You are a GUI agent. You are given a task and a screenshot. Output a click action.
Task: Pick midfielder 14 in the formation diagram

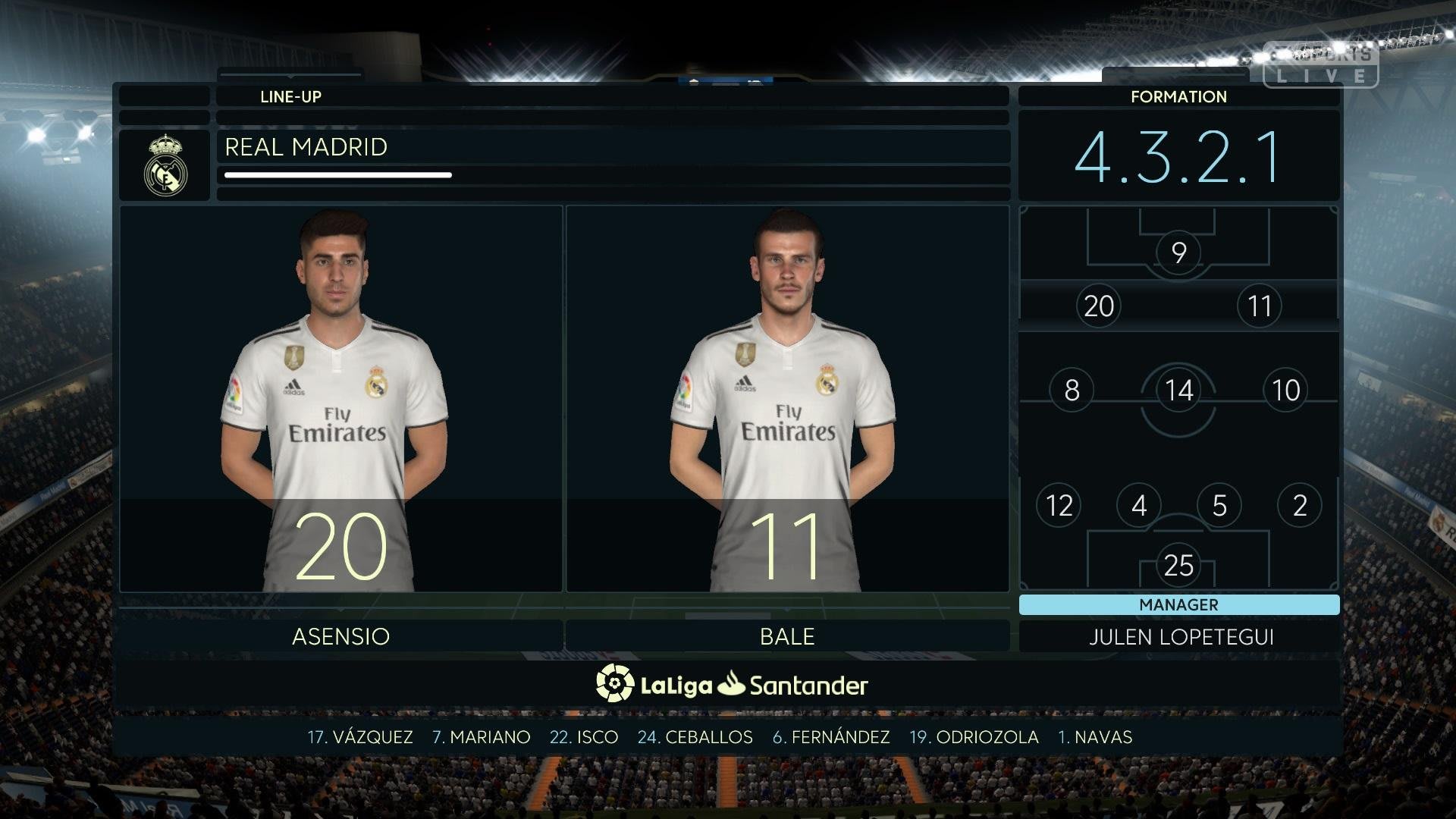pos(1178,391)
